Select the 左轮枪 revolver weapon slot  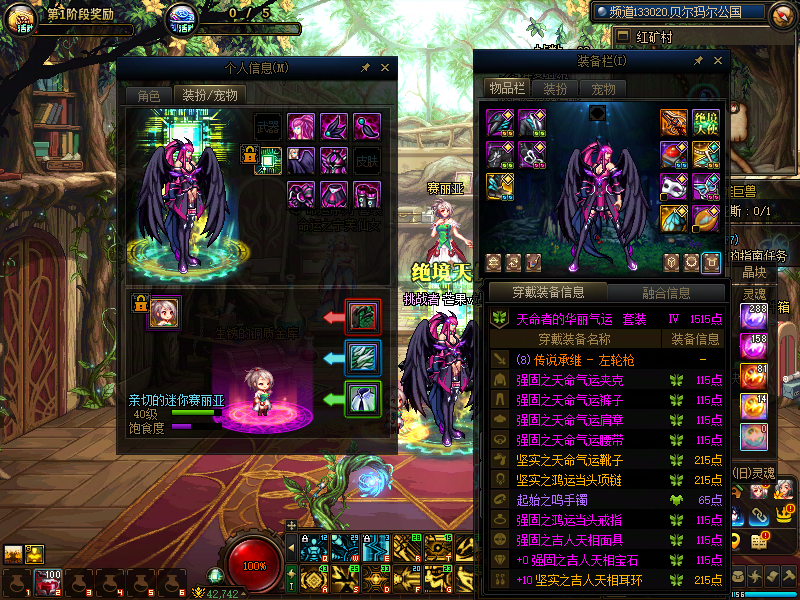coord(673,122)
